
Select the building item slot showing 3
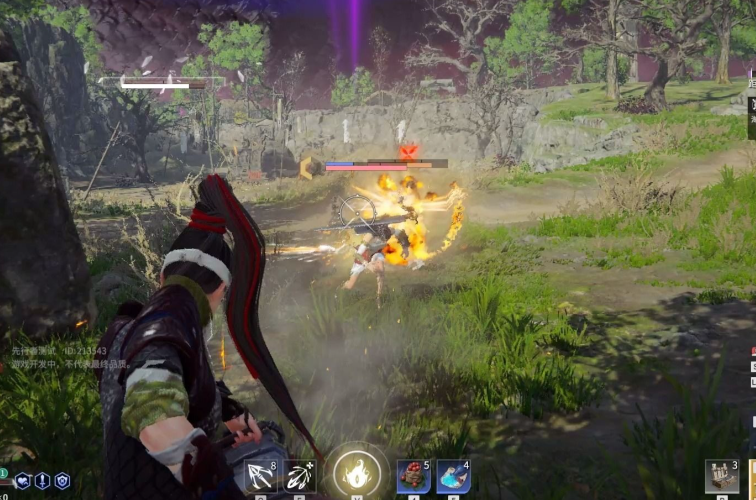(x=720, y=476)
